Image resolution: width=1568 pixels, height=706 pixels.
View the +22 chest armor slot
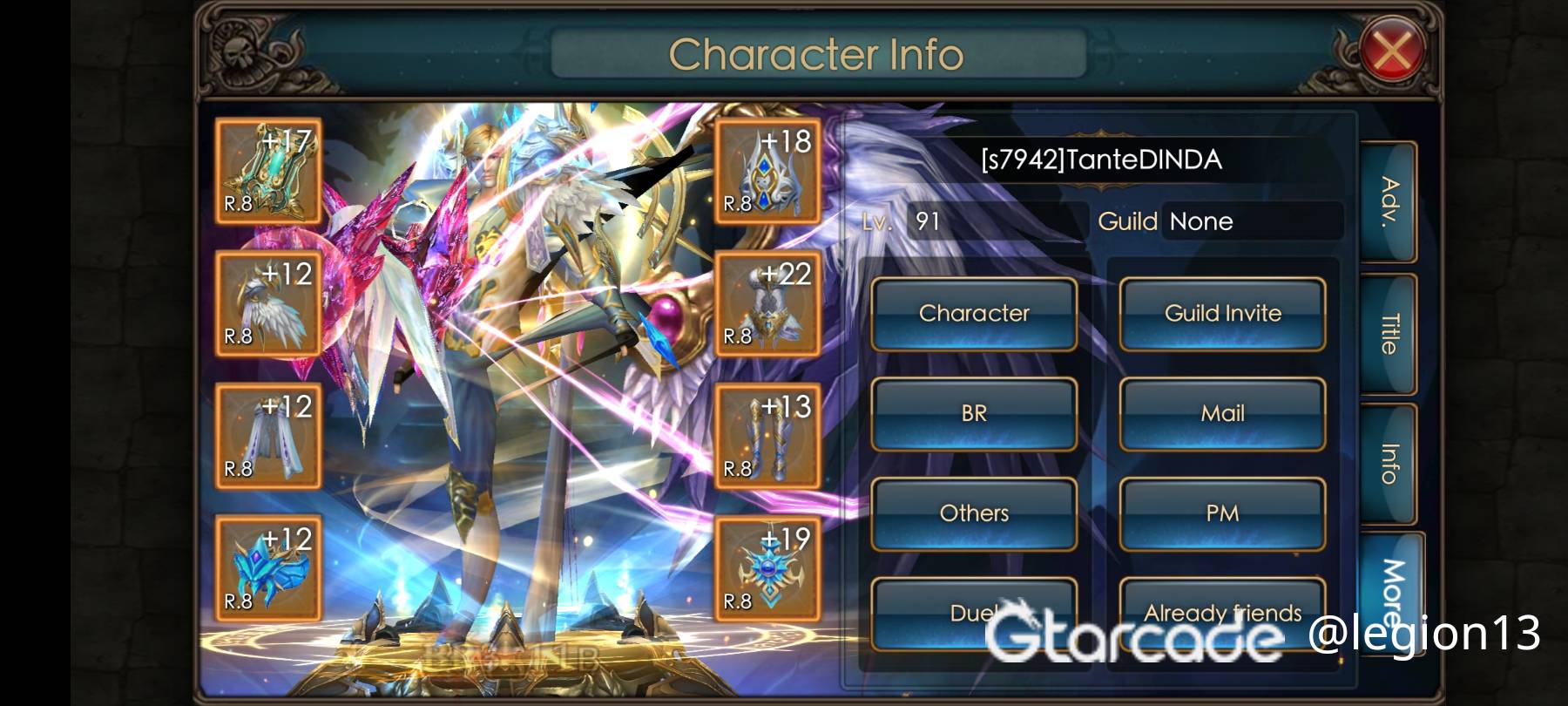(x=767, y=304)
